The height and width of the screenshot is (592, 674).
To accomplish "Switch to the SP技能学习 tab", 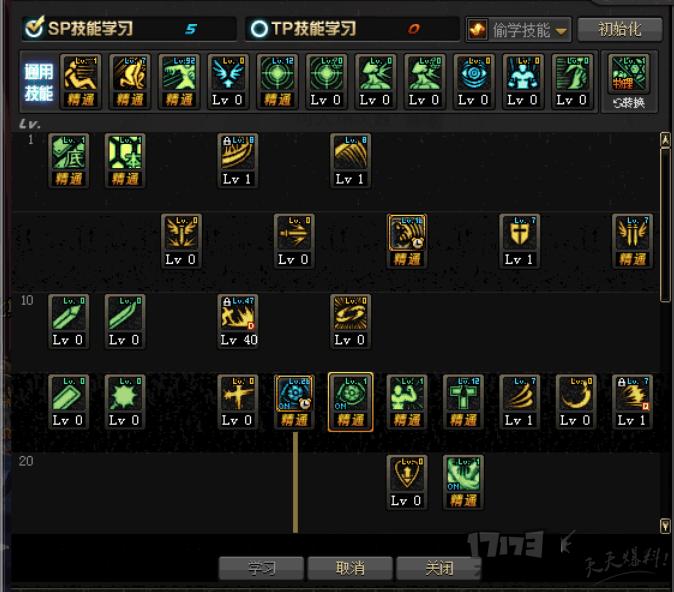I will click(x=90, y=29).
